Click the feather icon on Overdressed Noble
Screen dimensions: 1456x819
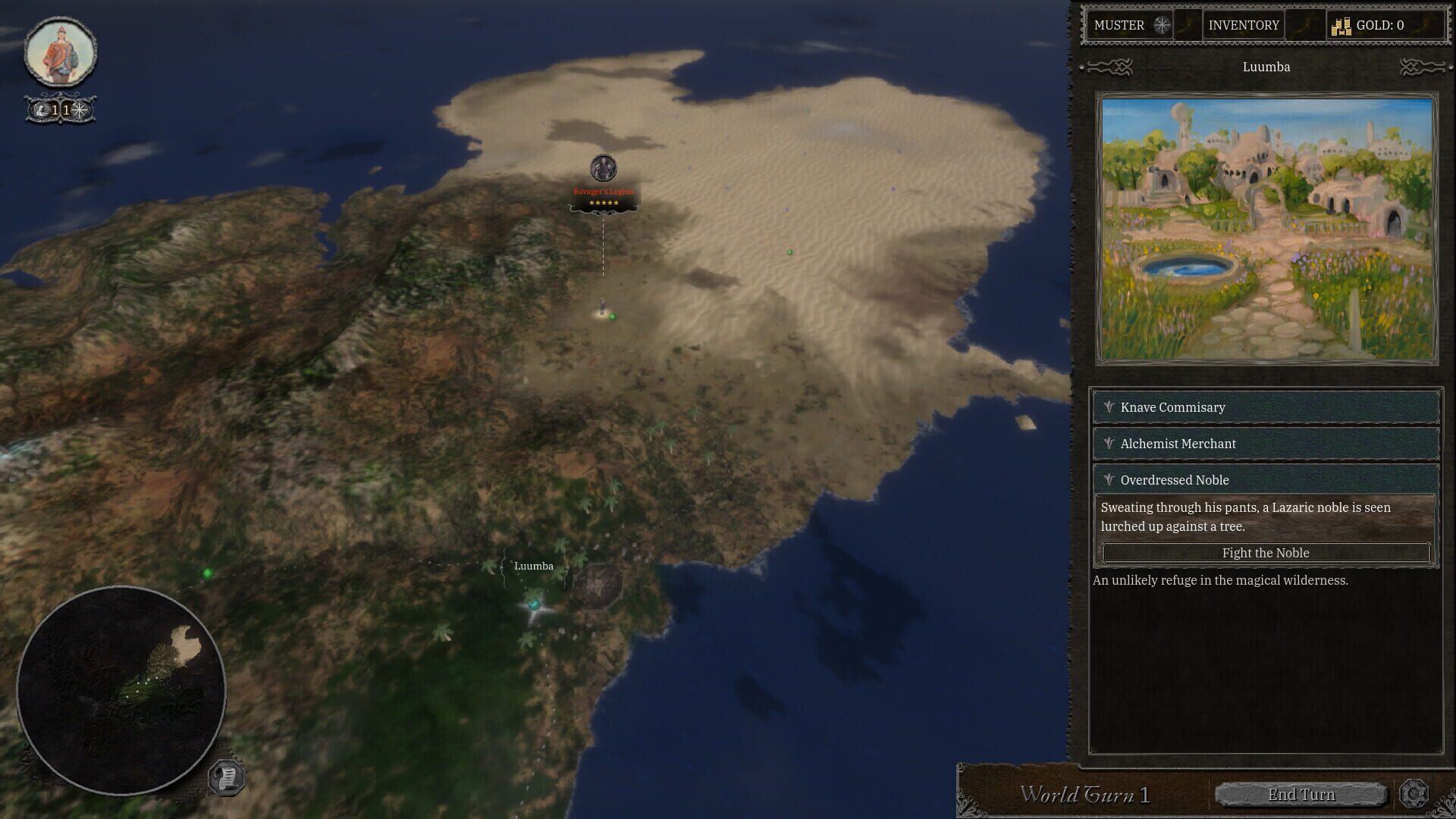pyautogui.click(x=1109, y=479)
